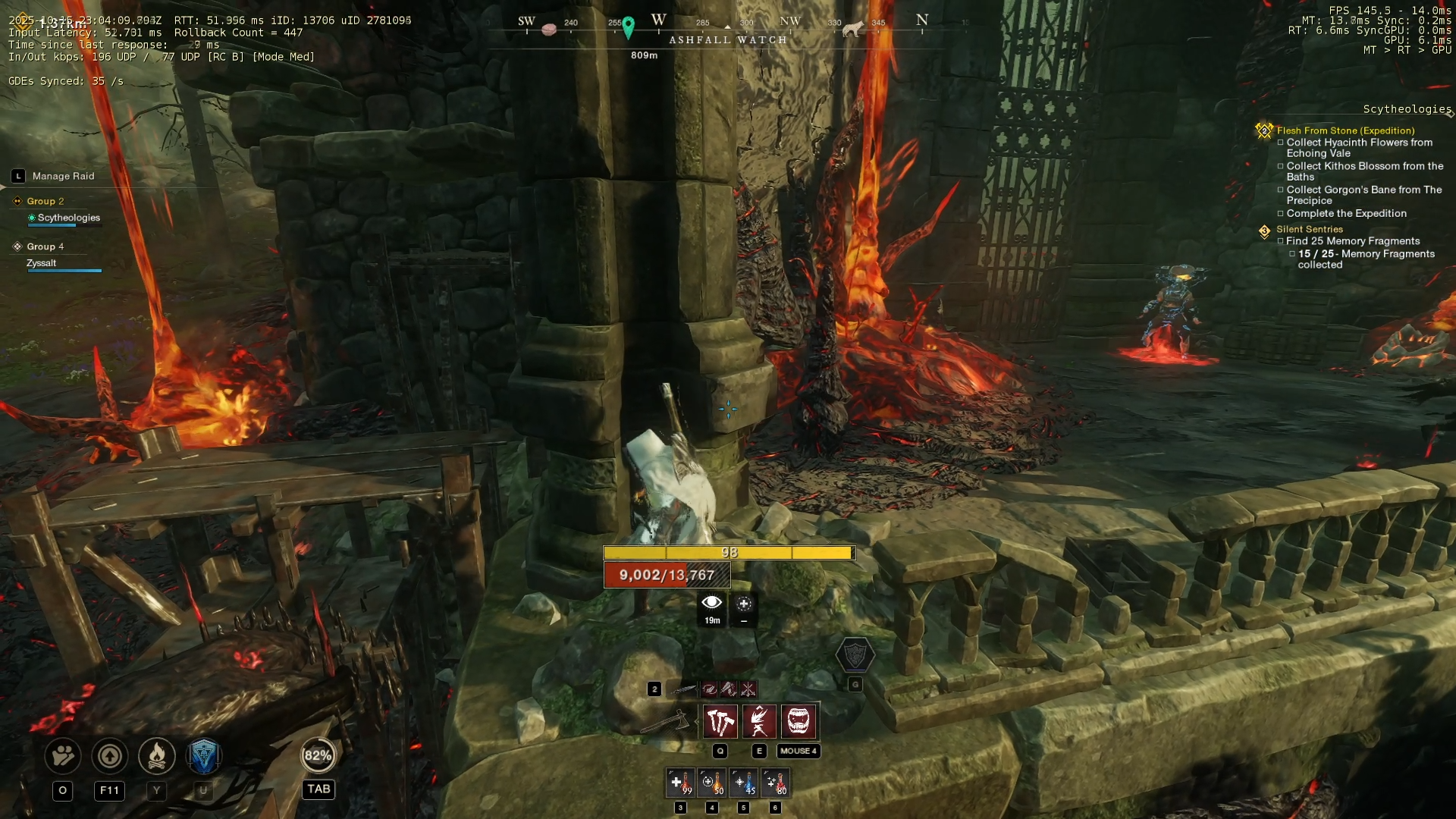1456x819 pixels.
Task: Open Flesh From Stone expedition quest
Action: point(1345,130)
